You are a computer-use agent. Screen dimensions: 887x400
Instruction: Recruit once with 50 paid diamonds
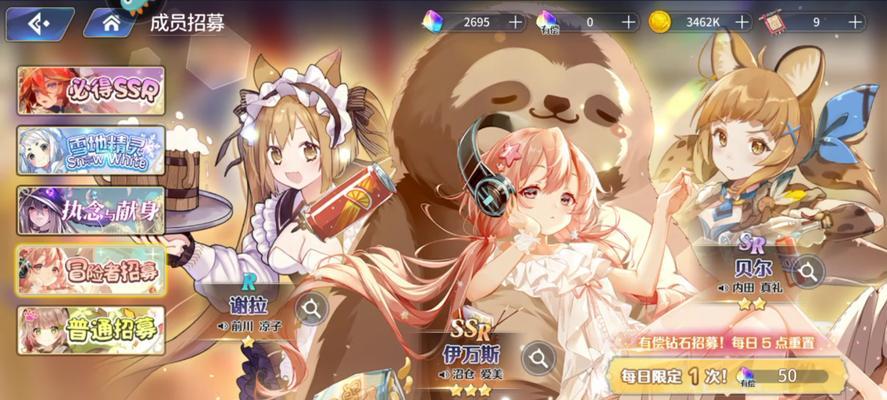point(730,376)
